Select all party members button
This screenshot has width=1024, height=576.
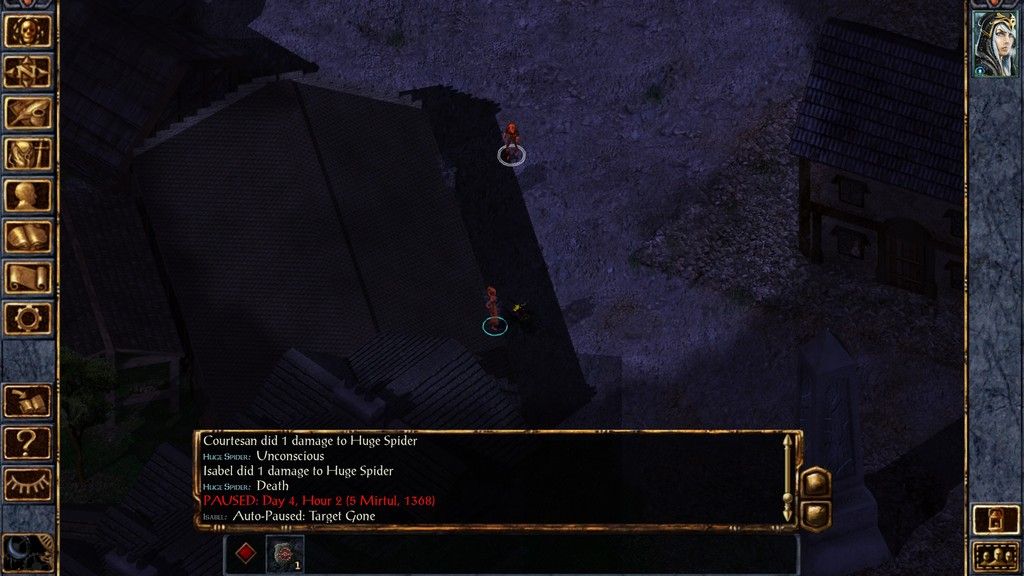click(x=995, y=555)
